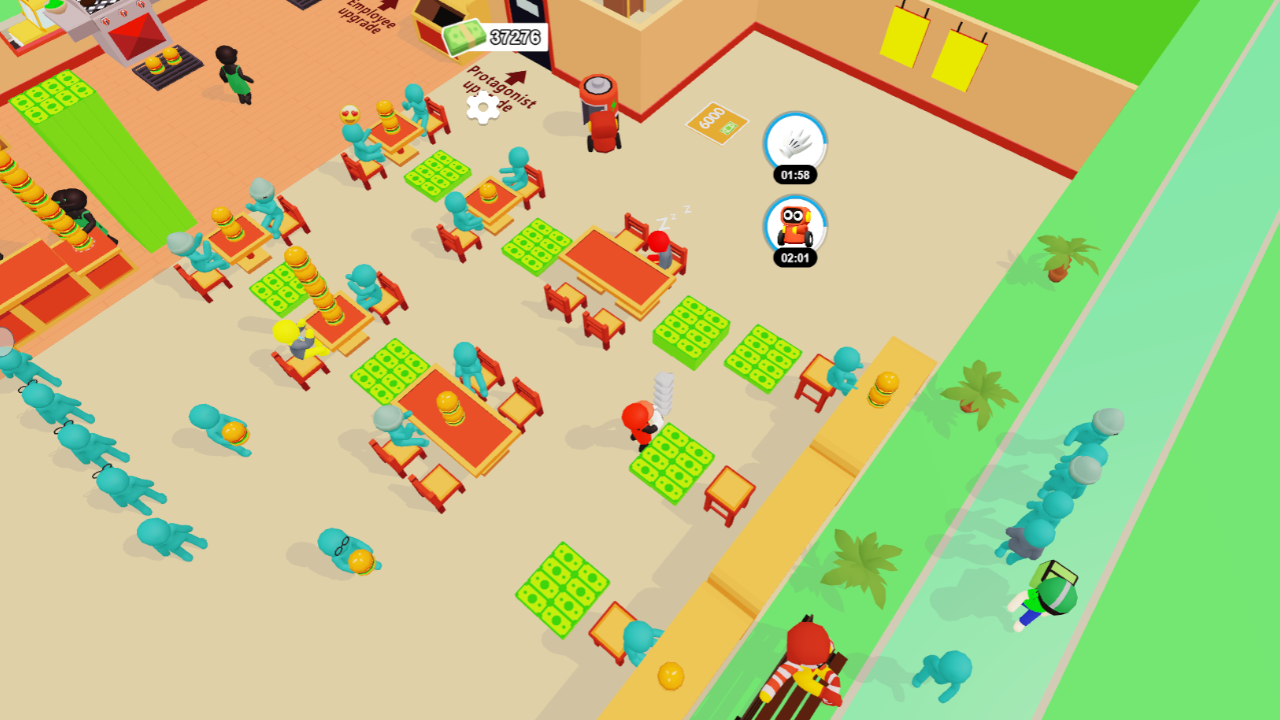Select the 6000 money paper on the floor
Image resolution: width=1280 pixels, height=720 pixels.
pyautogui.click(x=716, y=123)
